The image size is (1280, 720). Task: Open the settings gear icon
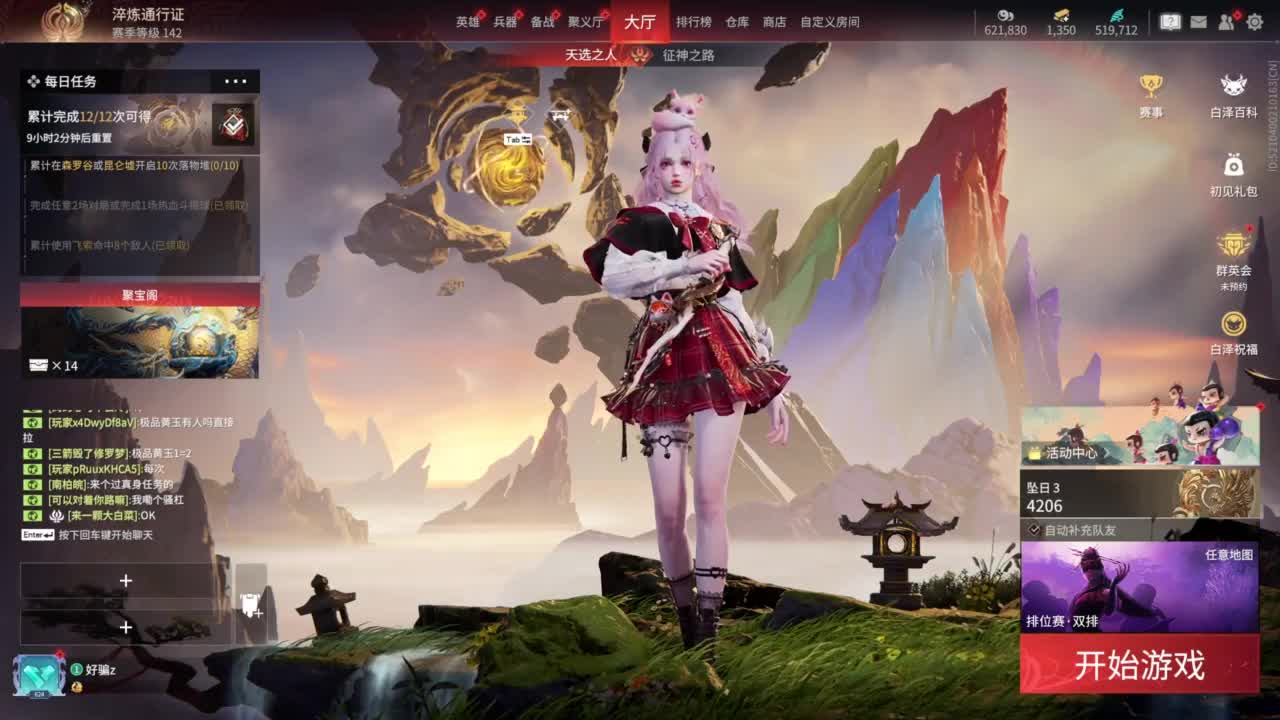tap(1254, 20)
